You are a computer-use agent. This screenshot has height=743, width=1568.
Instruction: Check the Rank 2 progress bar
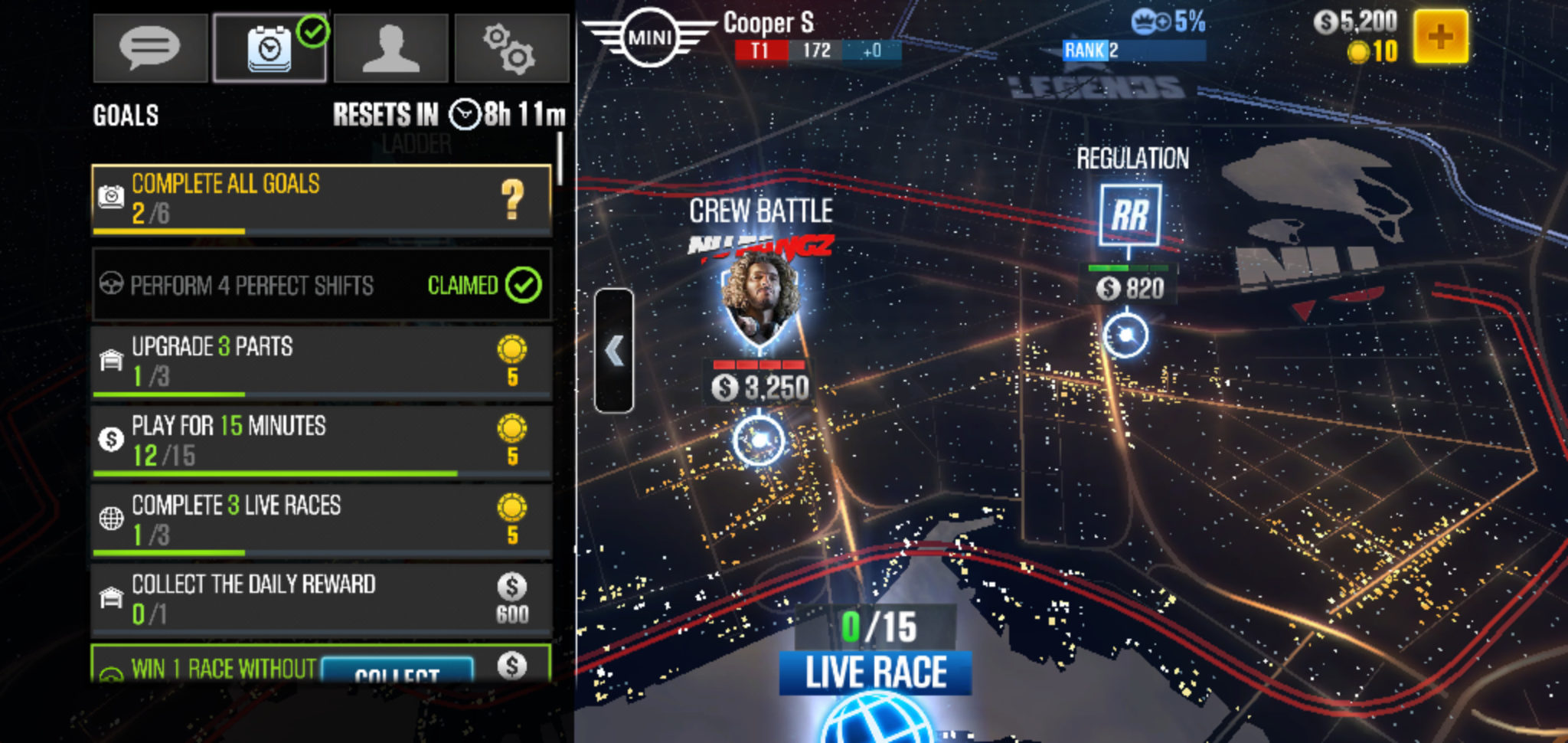coord(1133,51)
